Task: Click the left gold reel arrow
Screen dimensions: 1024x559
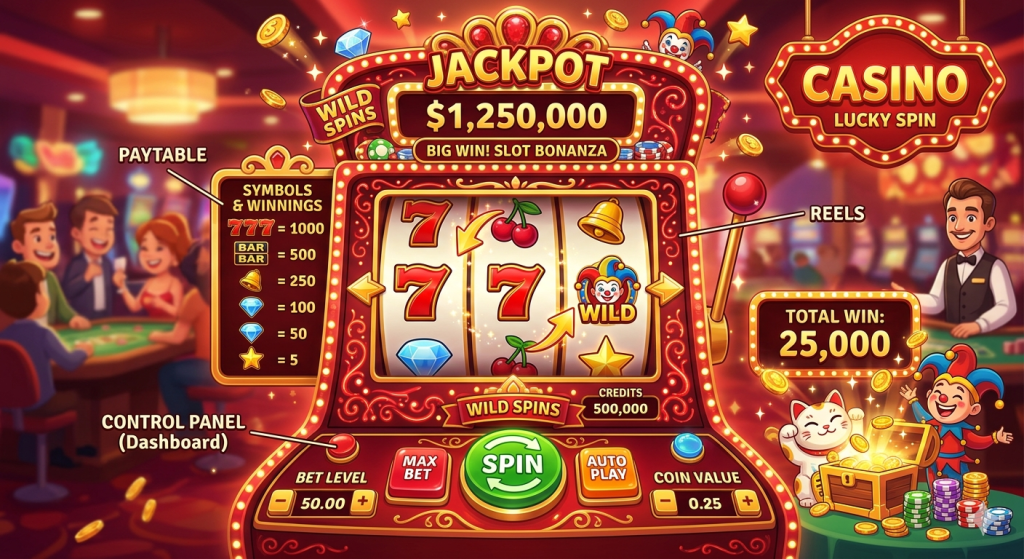Action: click(362, 290)
